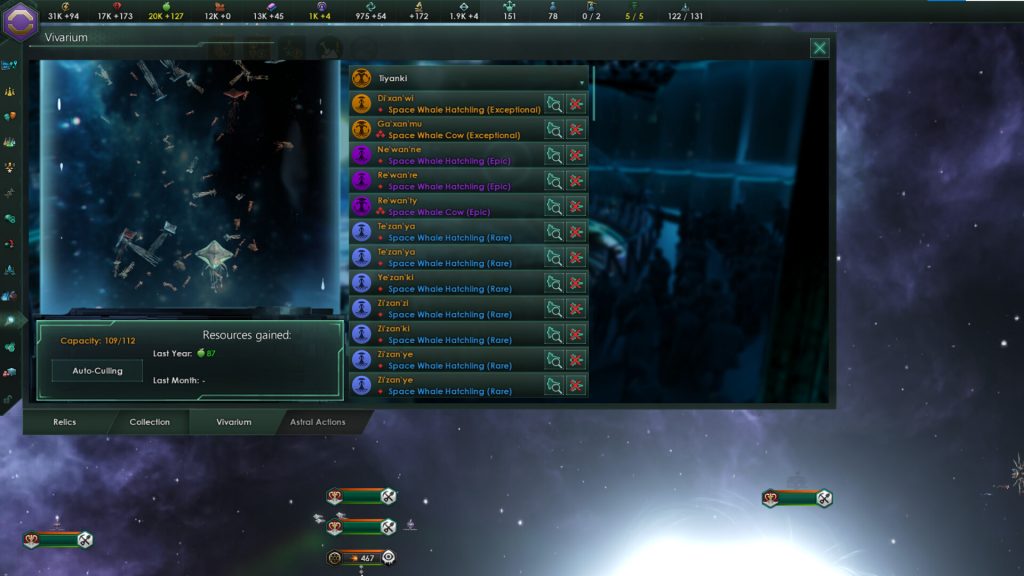Inspect Ne'wan'ne with the magnifier icon
The image size is (1024, 576).
[554, 155]
